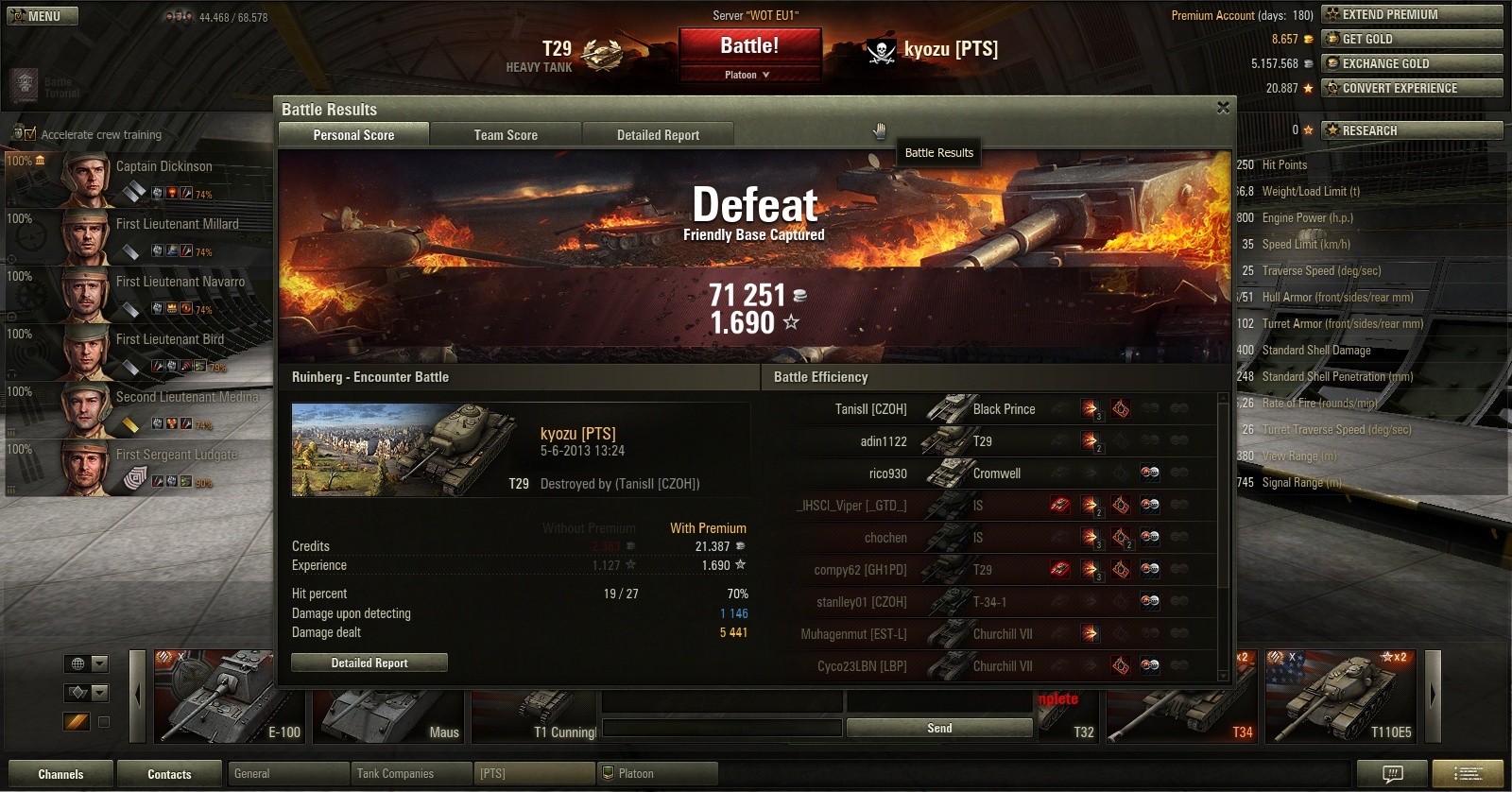Open the Tank Companies chat tab
Screen dimensions: 1512x792
click(410, 774)
